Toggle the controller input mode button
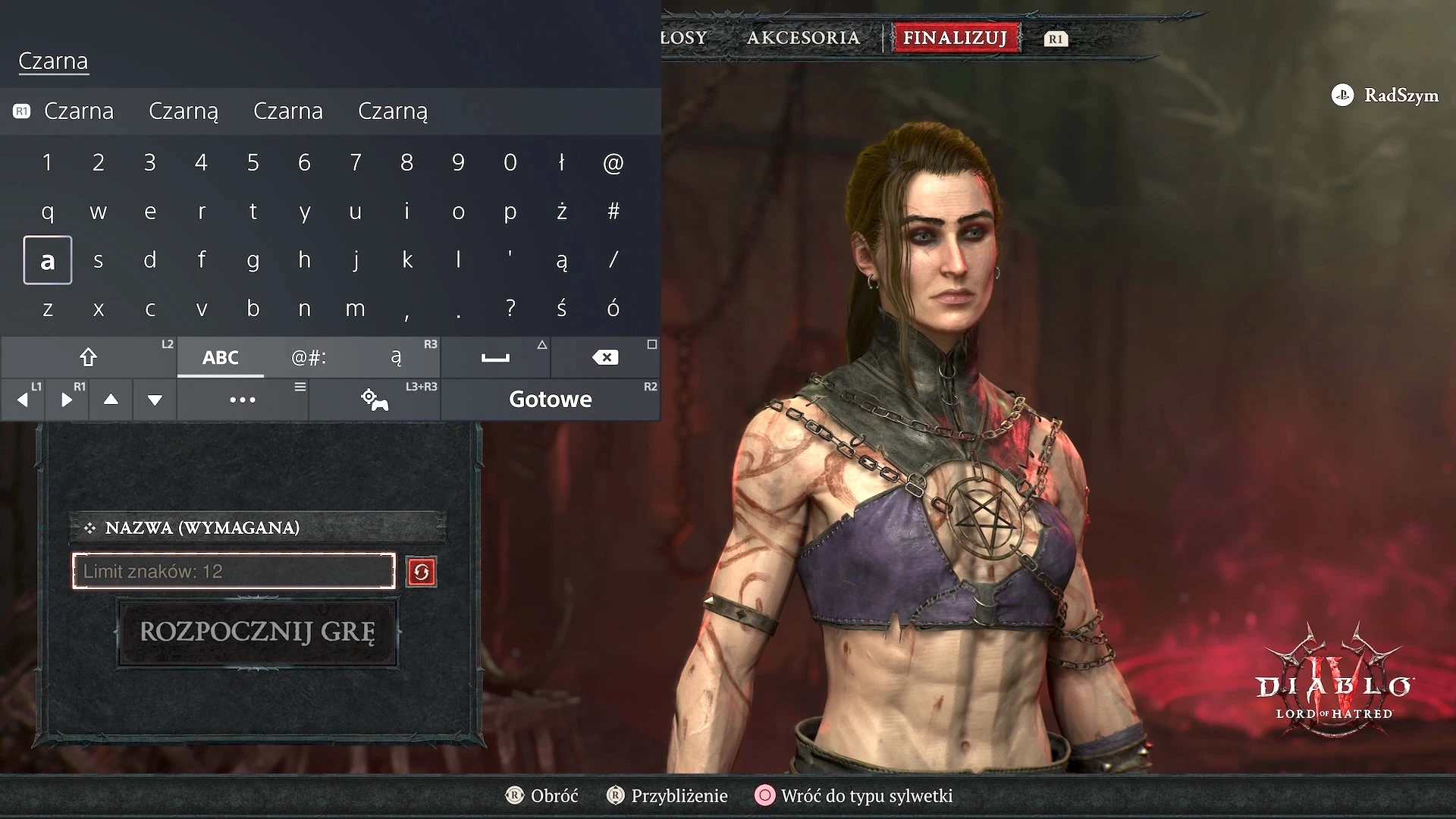Image resolution: width=1456 pixels, height=819 pixels. 375,400
